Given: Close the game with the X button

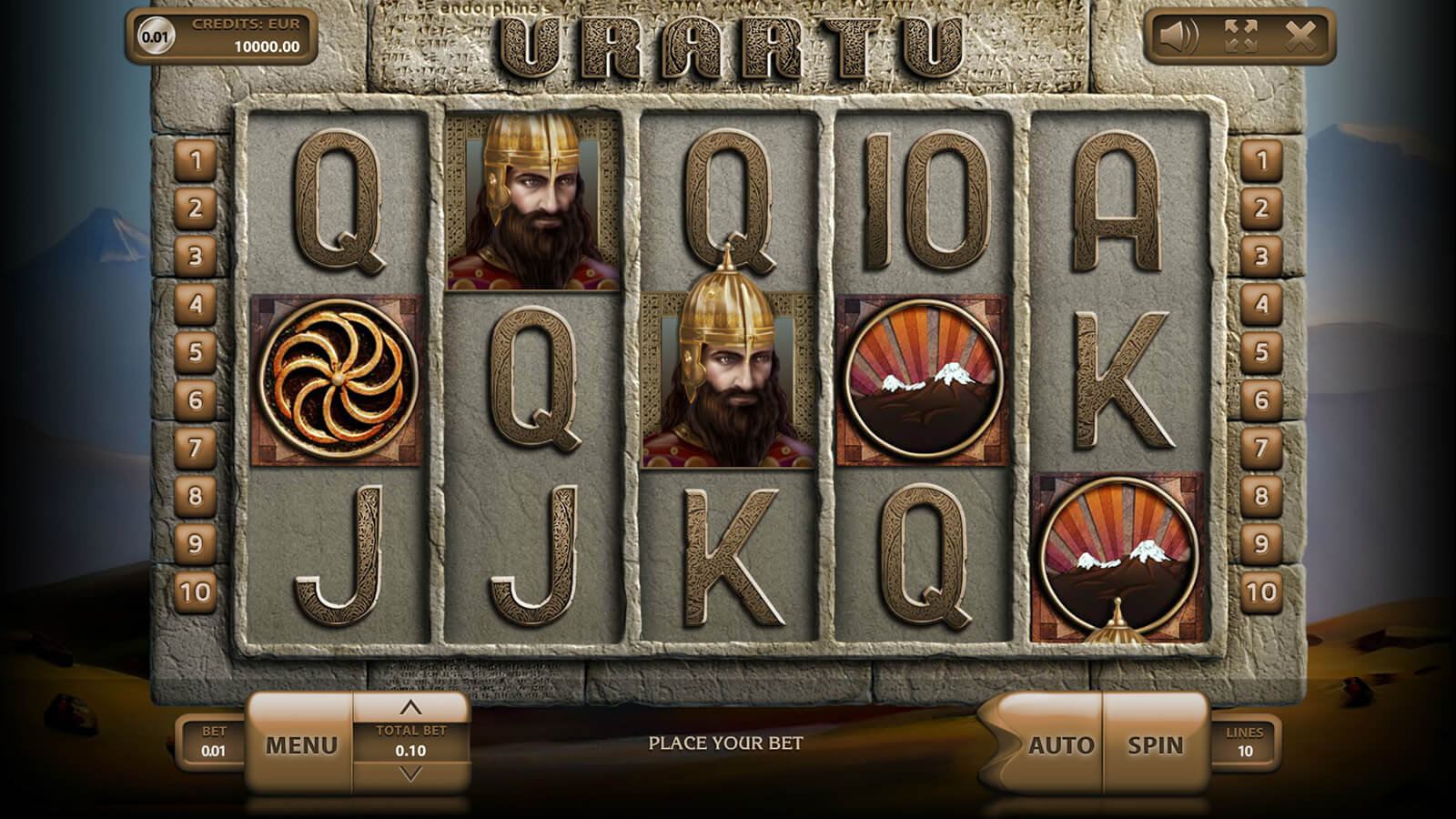Looking at the screenshot, I should tap(1300, 36).
